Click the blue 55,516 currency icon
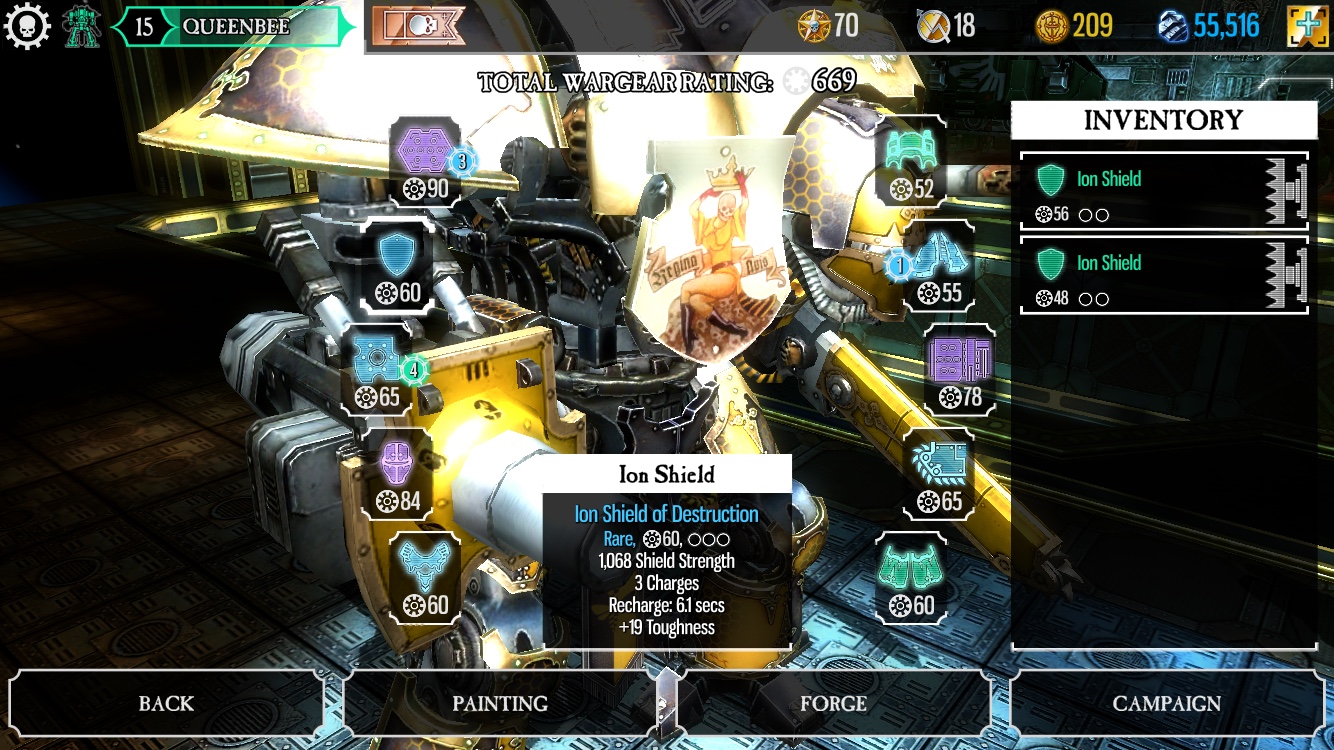The width and height of the screenshot is (1334, 750). coord(1172,26)
